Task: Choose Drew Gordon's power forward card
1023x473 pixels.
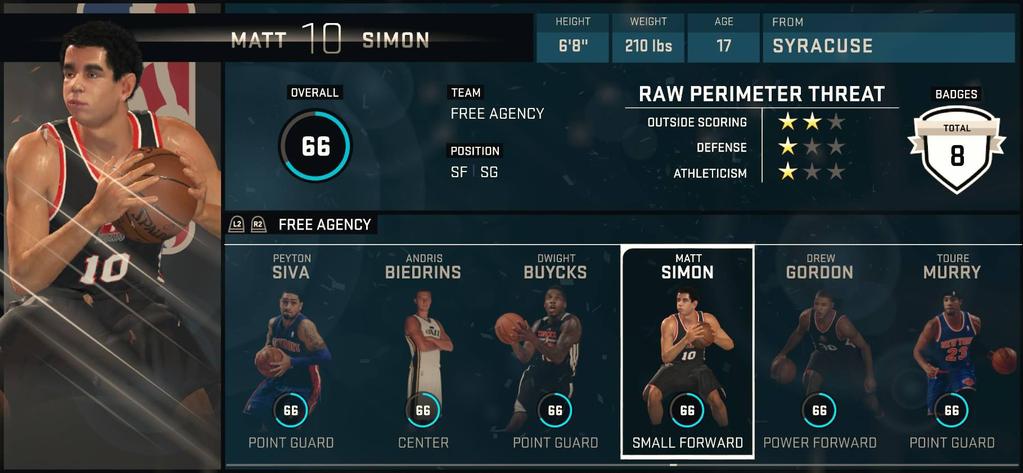Action: tap(819, 350)
